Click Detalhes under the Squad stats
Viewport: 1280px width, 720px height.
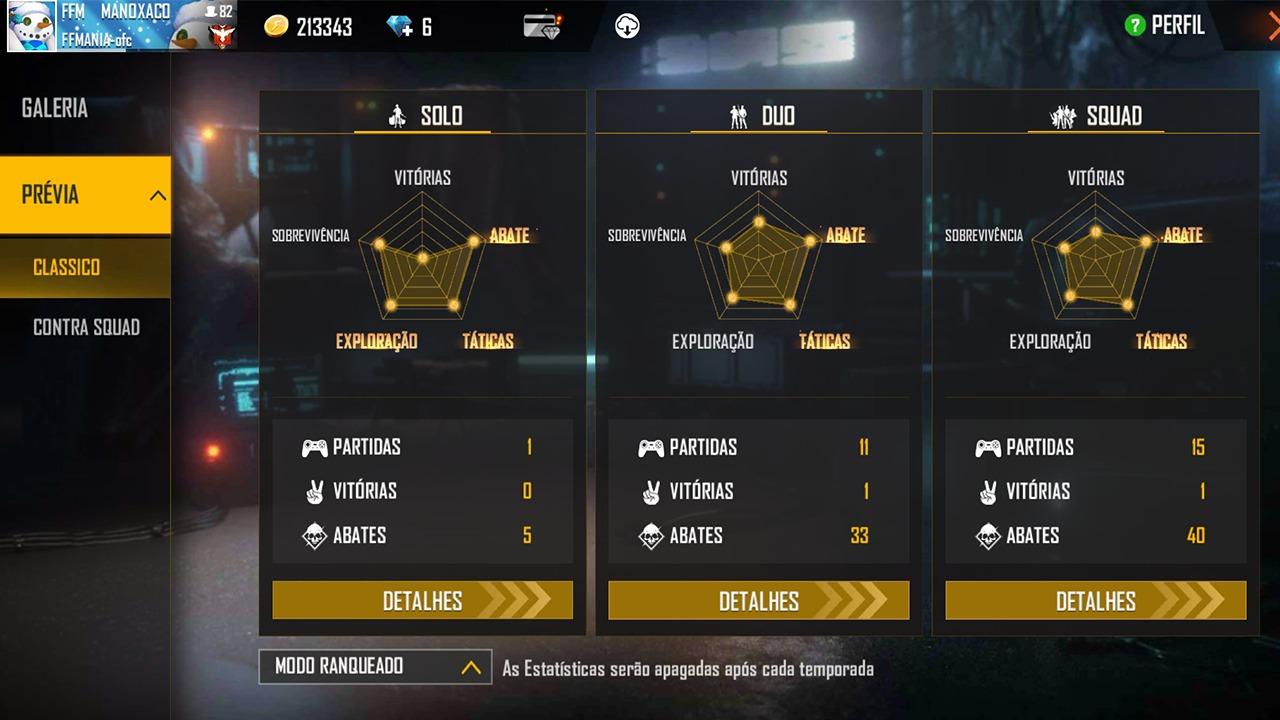click(1095, 601)
